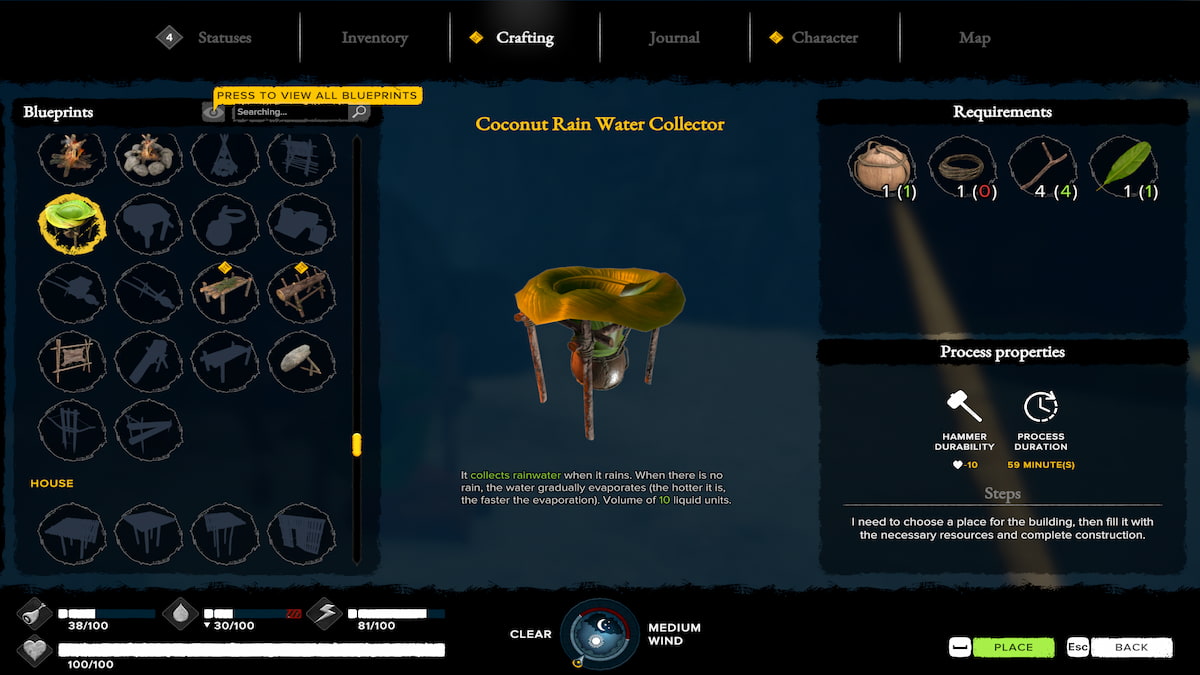The image size is (1200, 675).
Task: Click the blueprint list scrollbar handle
Action: tap(356, 444)
